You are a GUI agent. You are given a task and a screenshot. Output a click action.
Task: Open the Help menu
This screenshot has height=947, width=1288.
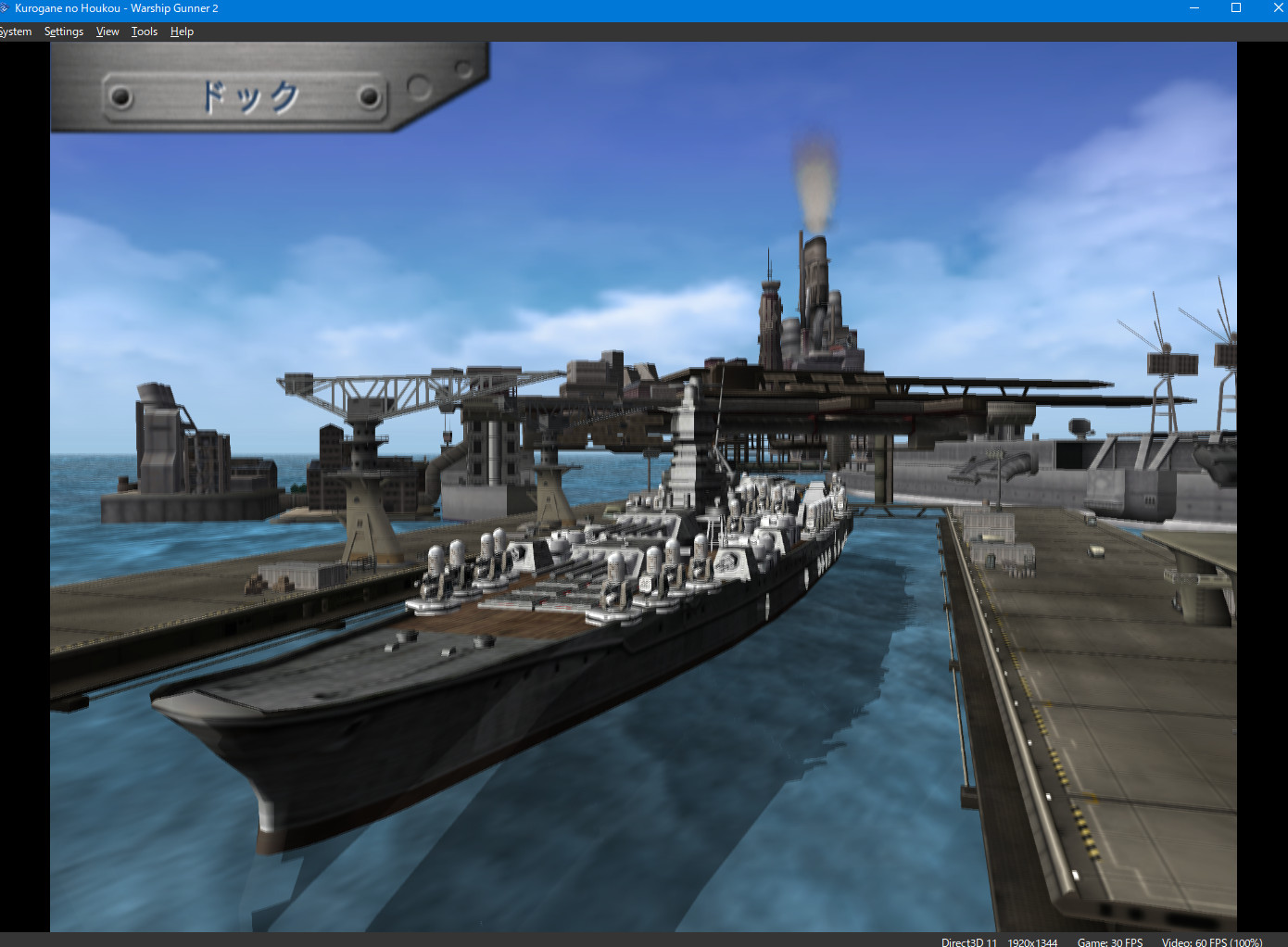tap(182, 31)
